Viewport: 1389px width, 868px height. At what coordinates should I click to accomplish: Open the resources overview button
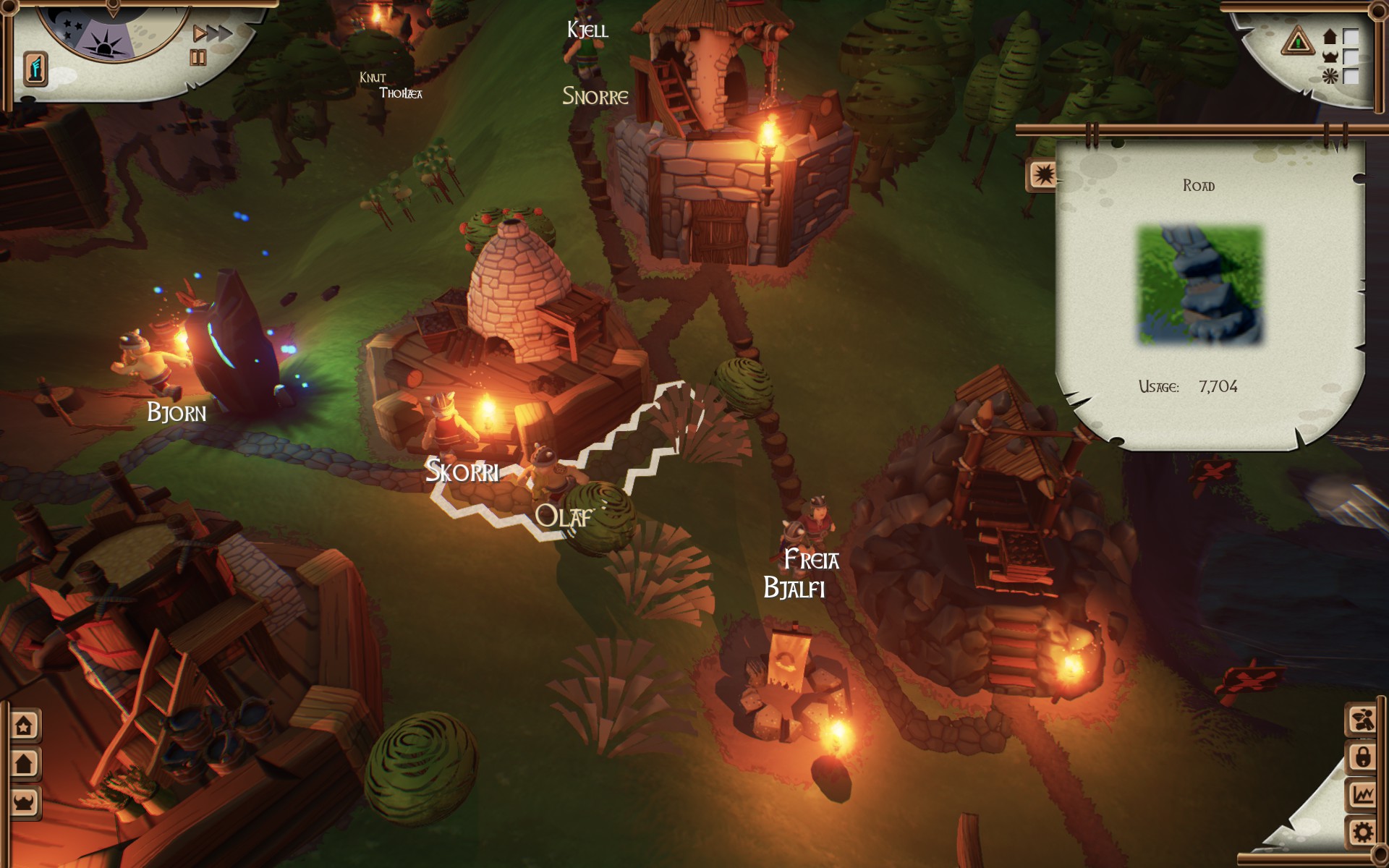[1362, 720]
